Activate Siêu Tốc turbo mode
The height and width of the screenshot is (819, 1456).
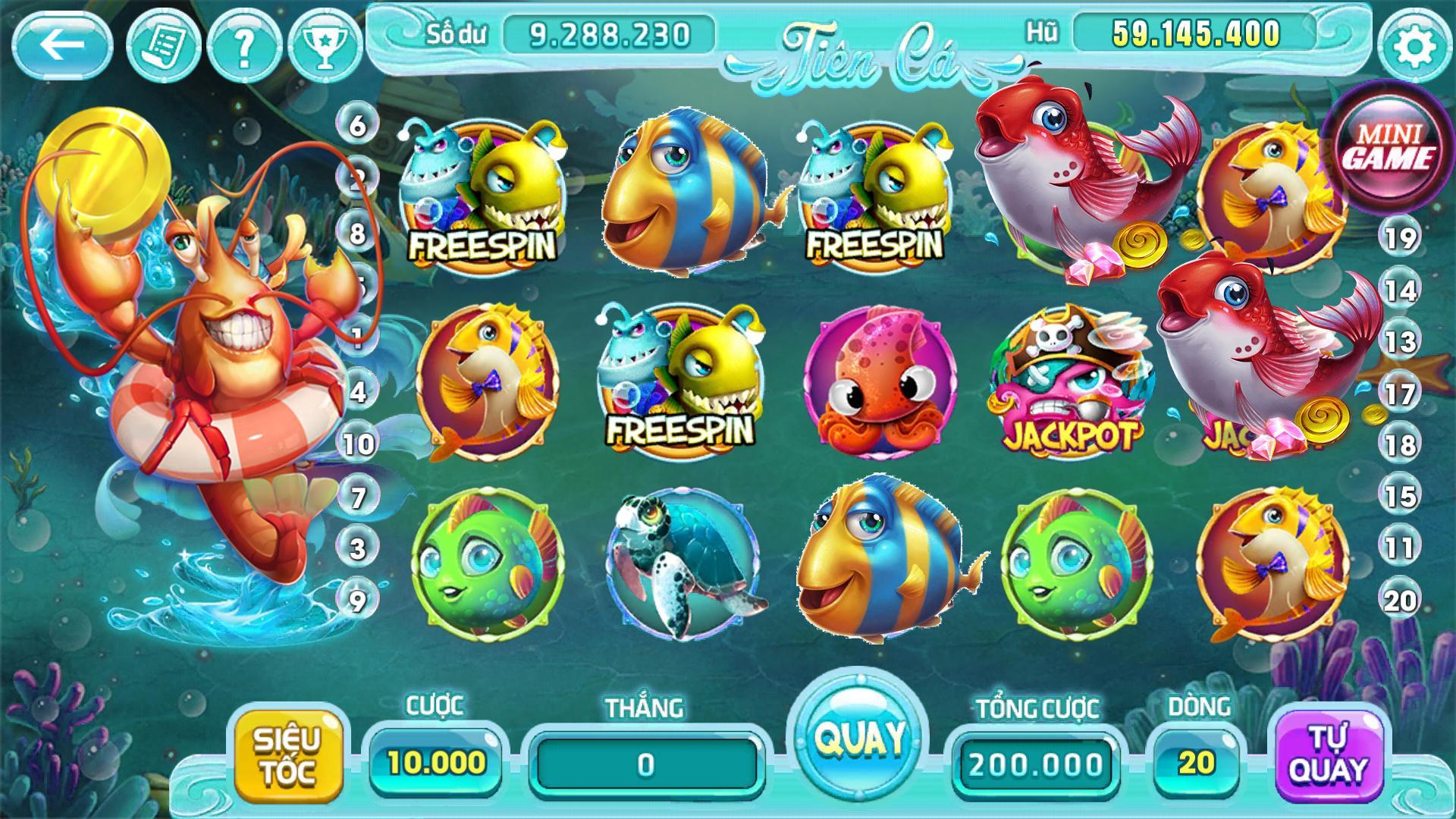[287, 755]
